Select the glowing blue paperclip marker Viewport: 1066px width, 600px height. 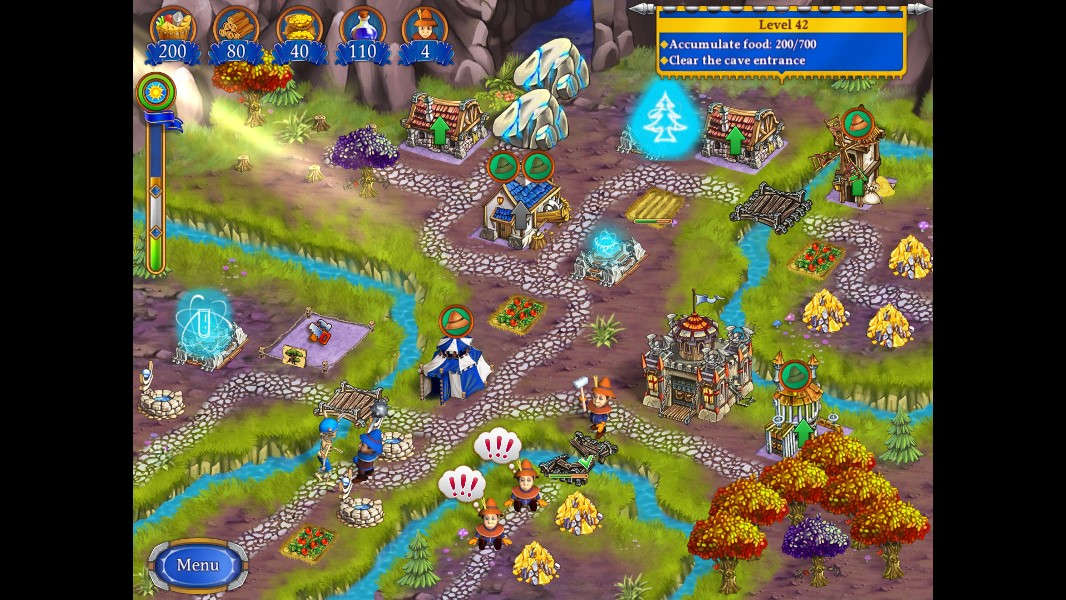click(x=202, y=319)
